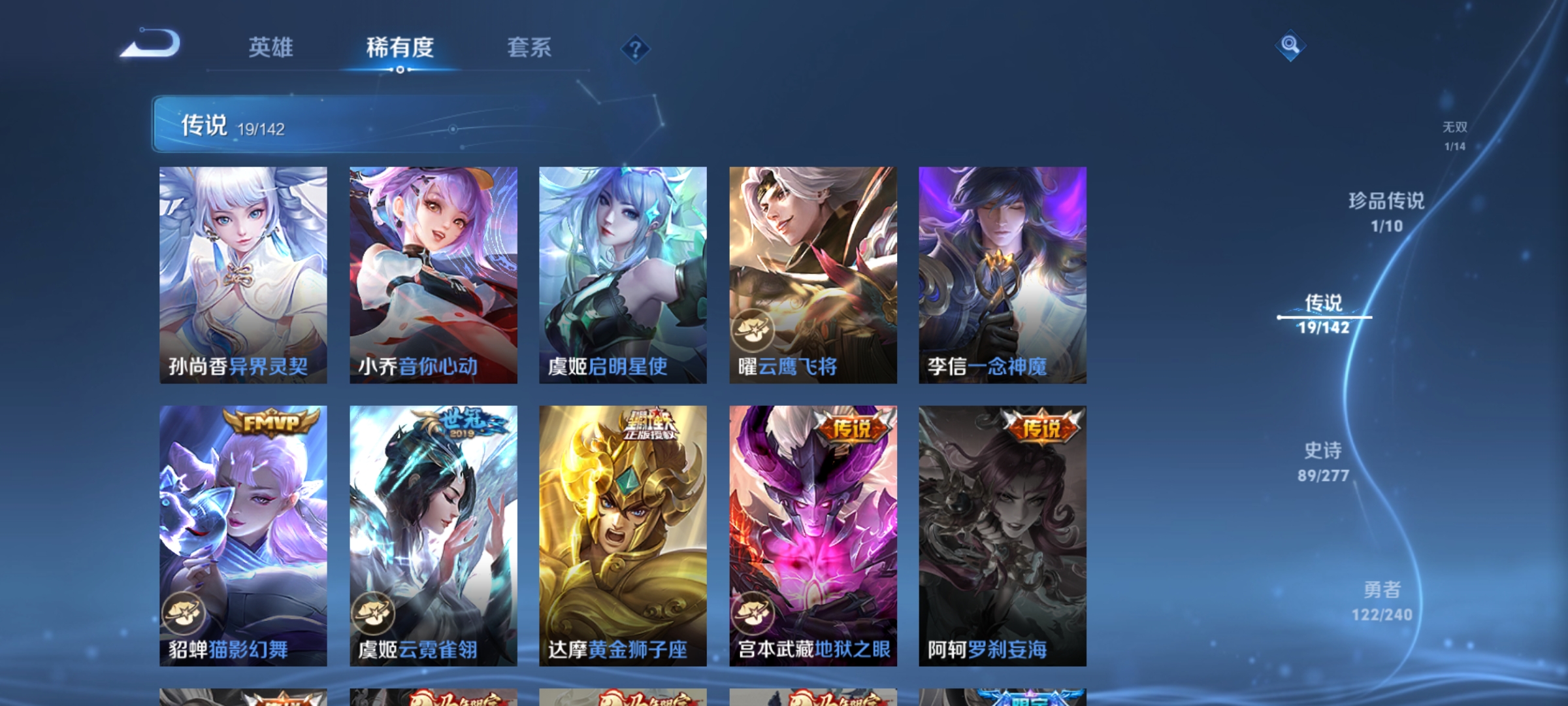Open the help question mark icon
The height and width of the screenshot is (706, 1568).
click(634, 50)
